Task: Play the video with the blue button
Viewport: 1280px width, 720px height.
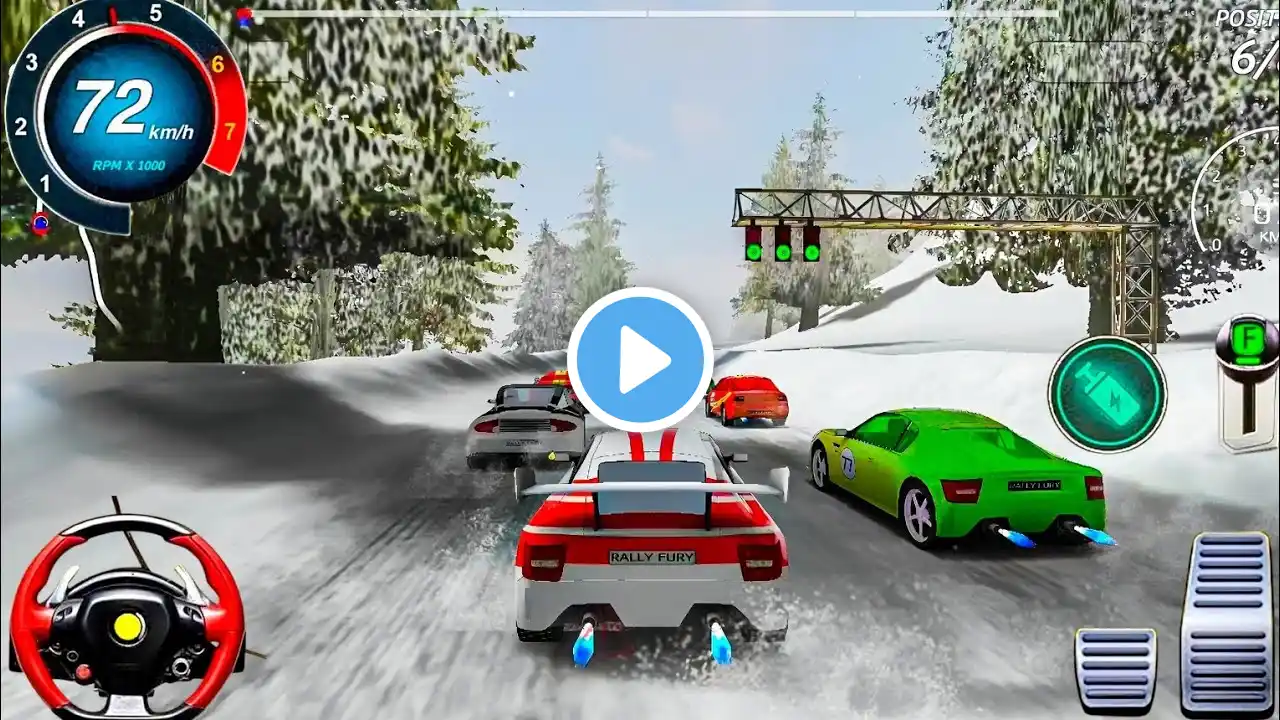Action: point(640,360)
